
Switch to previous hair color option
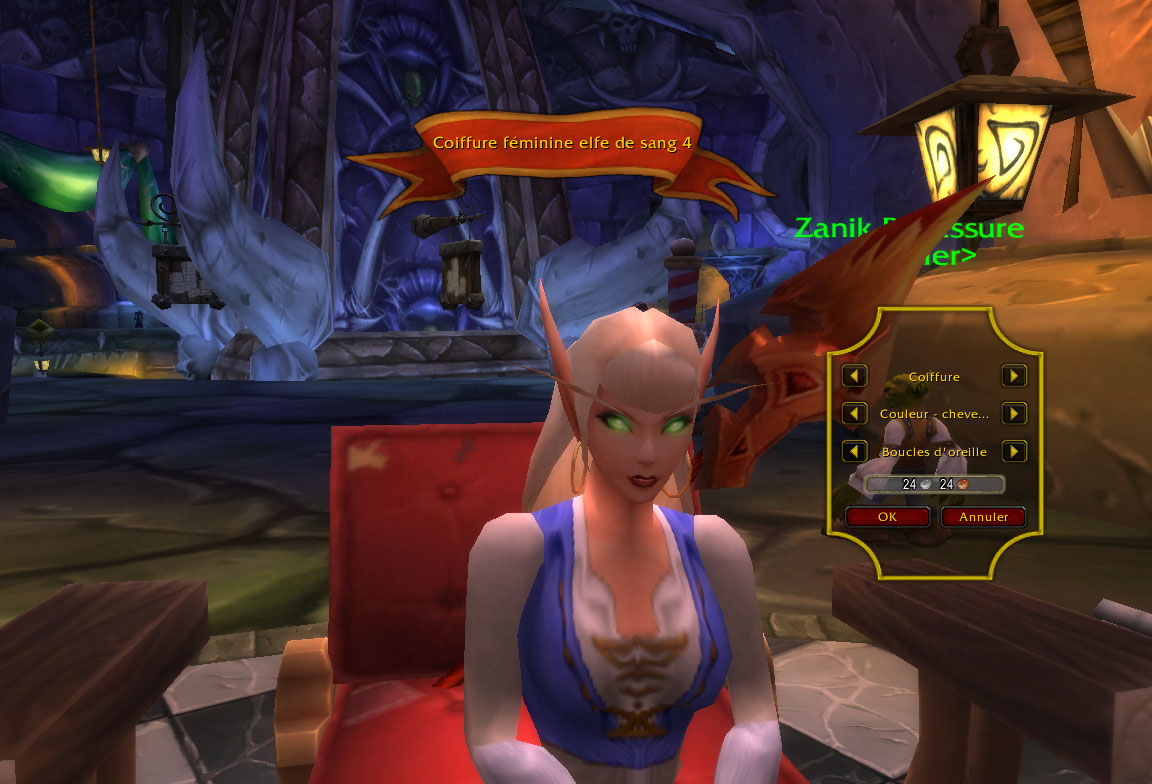click(x=854, y=413)
